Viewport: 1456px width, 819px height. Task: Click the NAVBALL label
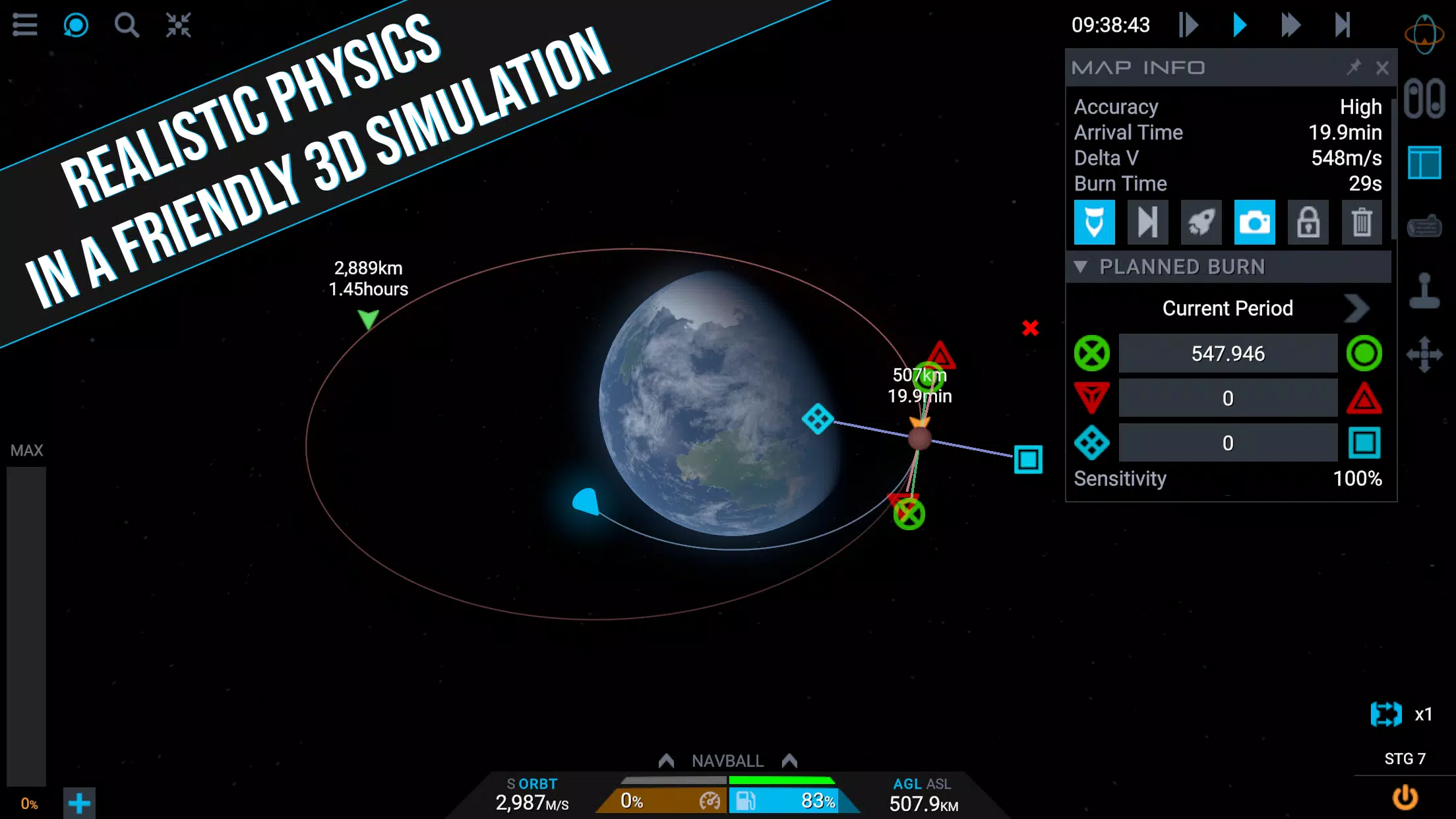(x=727, y=760)
